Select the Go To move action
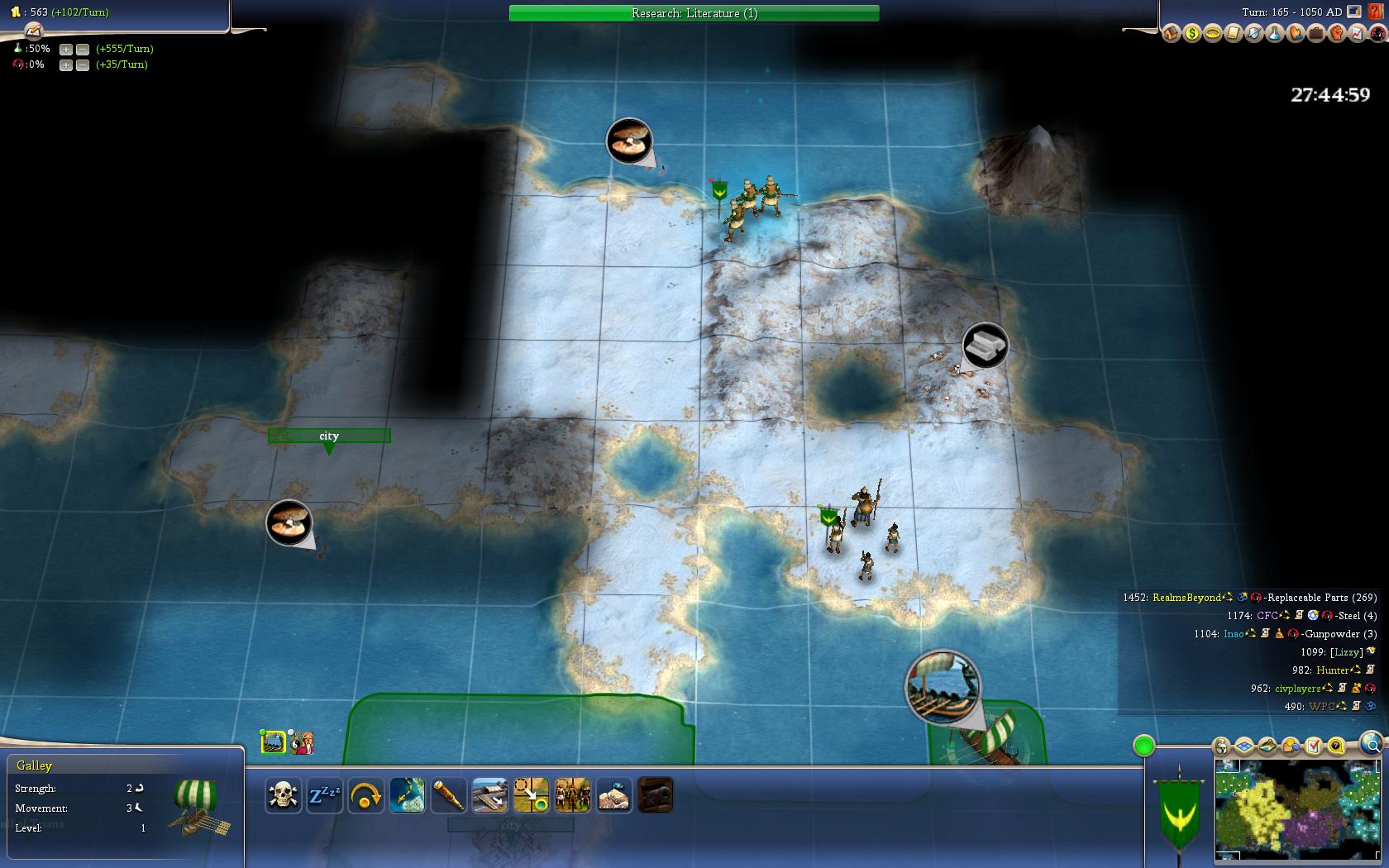 tap(532, 796)
